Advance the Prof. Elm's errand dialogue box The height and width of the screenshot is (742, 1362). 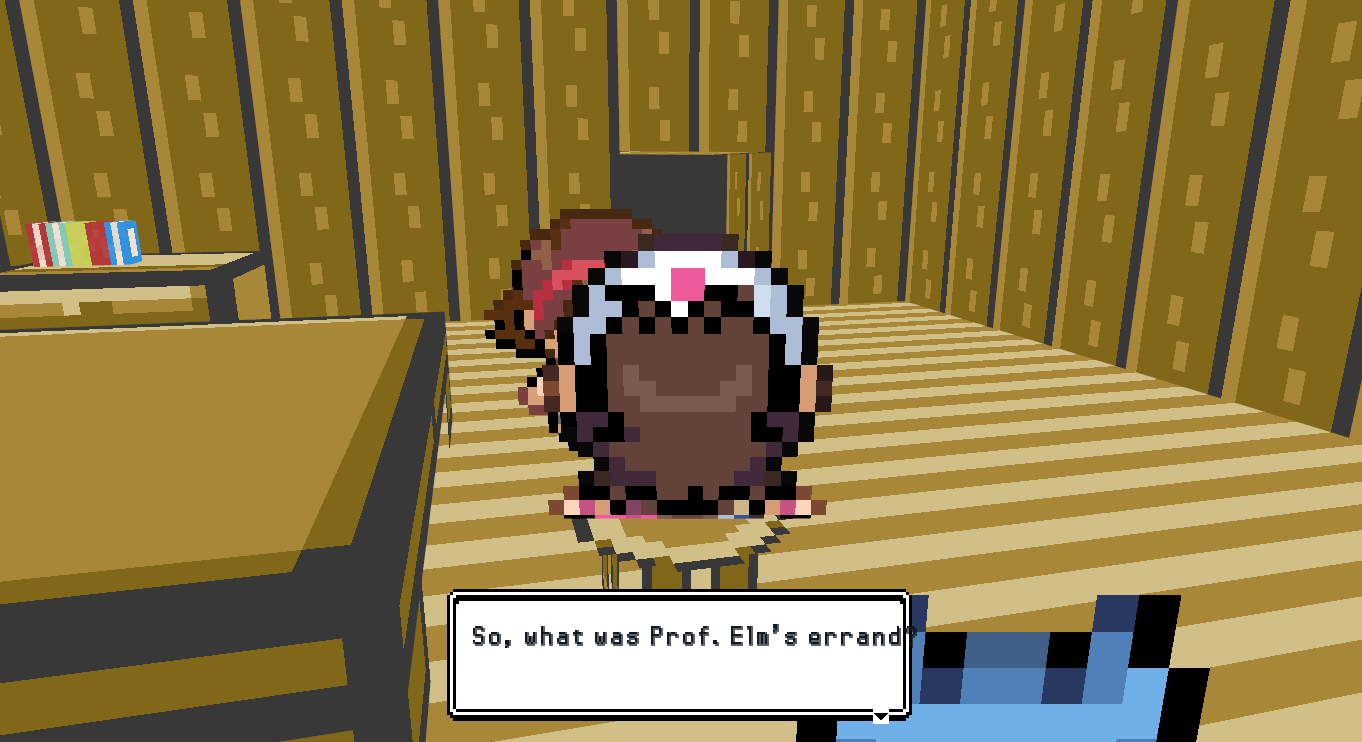679,654
